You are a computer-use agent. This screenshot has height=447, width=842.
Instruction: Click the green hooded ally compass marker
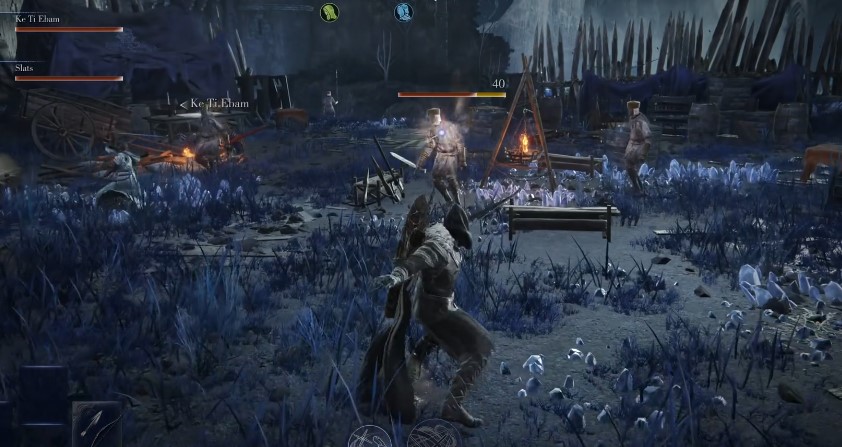pyautogui.click(x=329, y=12)
